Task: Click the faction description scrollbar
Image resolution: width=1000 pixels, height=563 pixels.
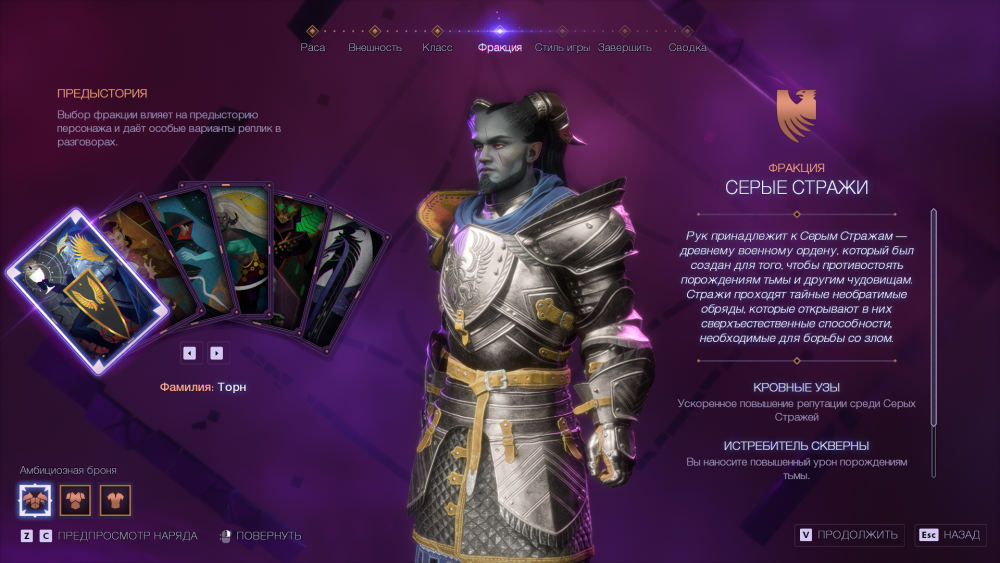Action: tap(933, 340)
